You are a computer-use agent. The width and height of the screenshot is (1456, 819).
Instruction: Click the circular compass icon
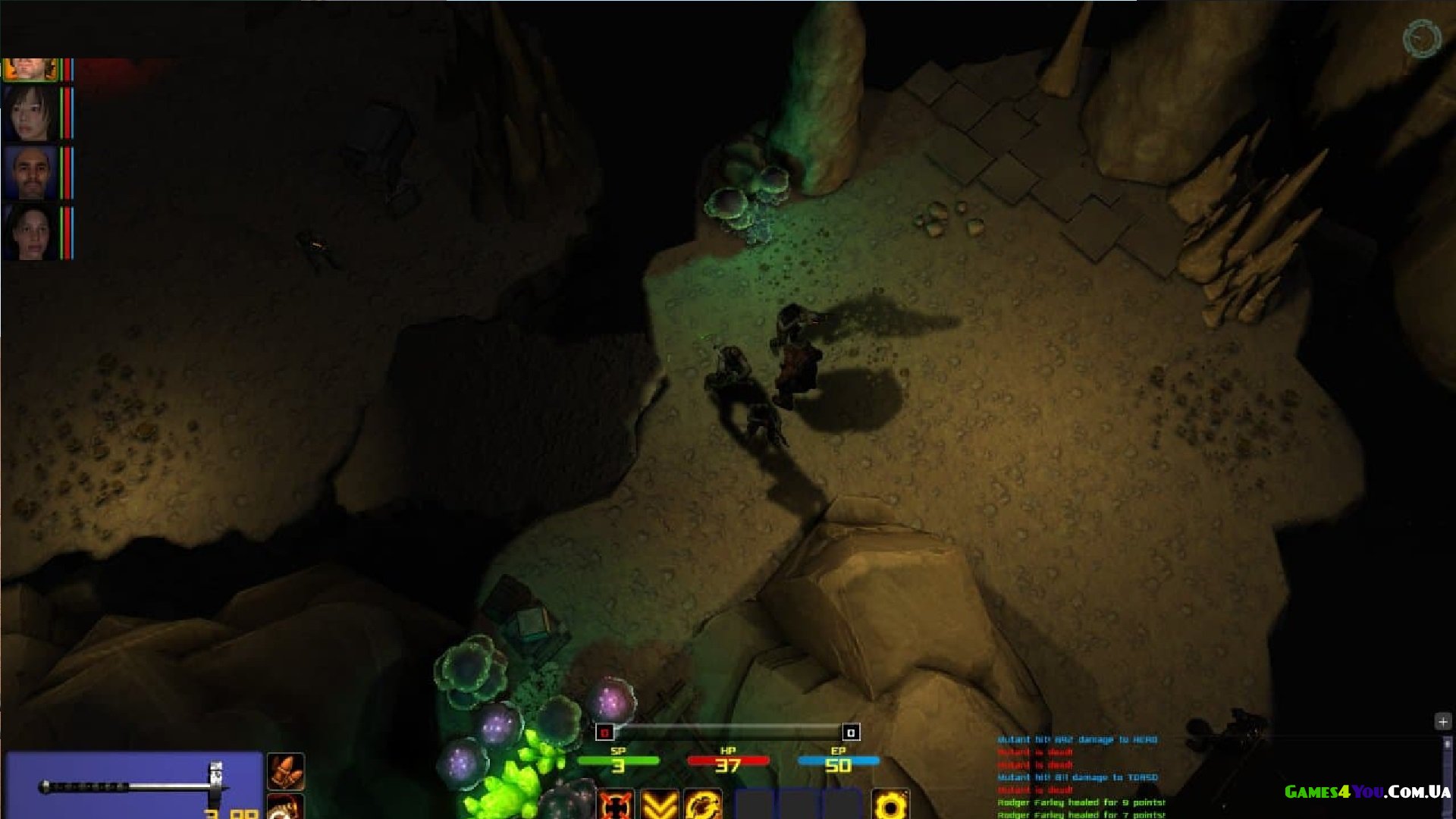pyautogui.click(x=1421, y=39)
